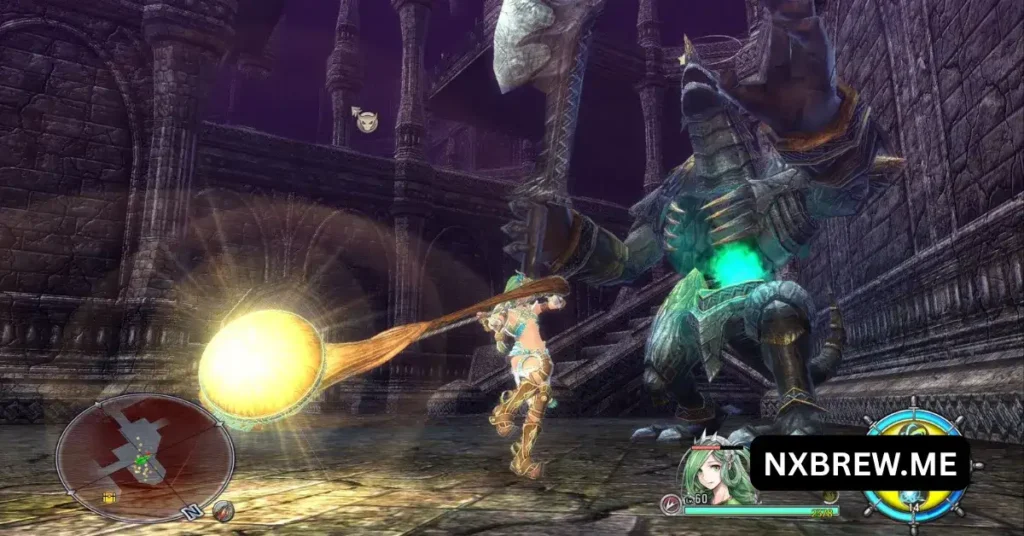Click the NXBREW.ME watermark banner
Image resolution: width=1024 pixels, height=536 pixels.
(x=859, y=463)
